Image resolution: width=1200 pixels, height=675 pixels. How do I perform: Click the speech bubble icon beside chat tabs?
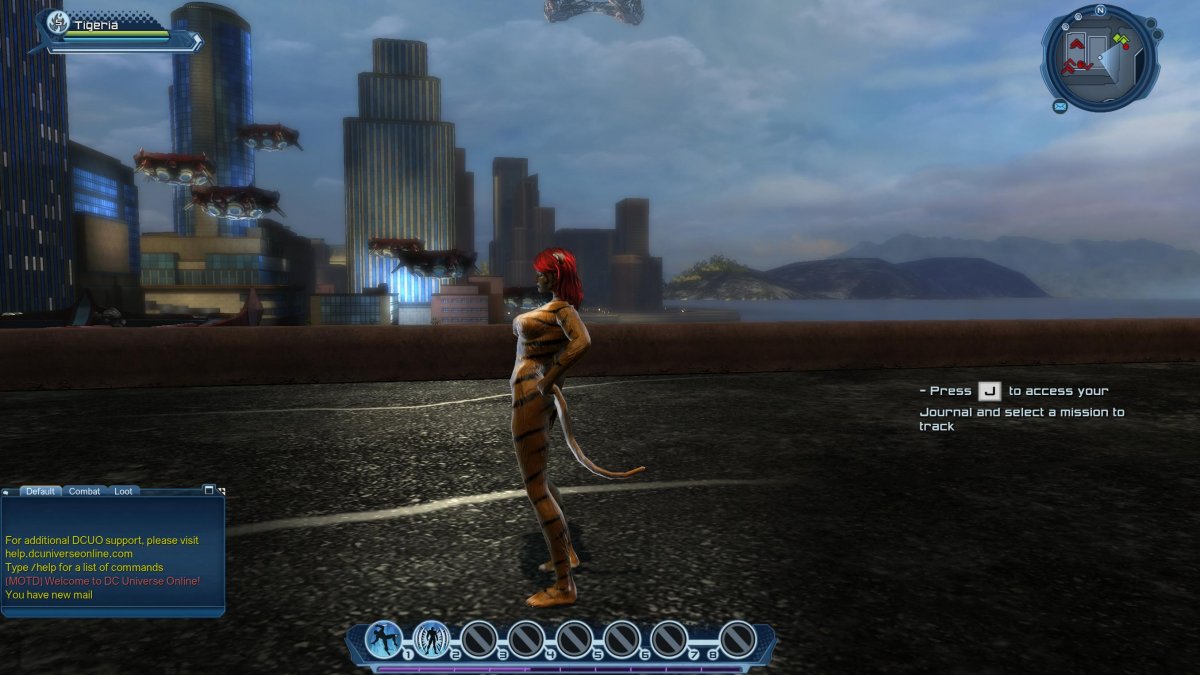(7, 492)
